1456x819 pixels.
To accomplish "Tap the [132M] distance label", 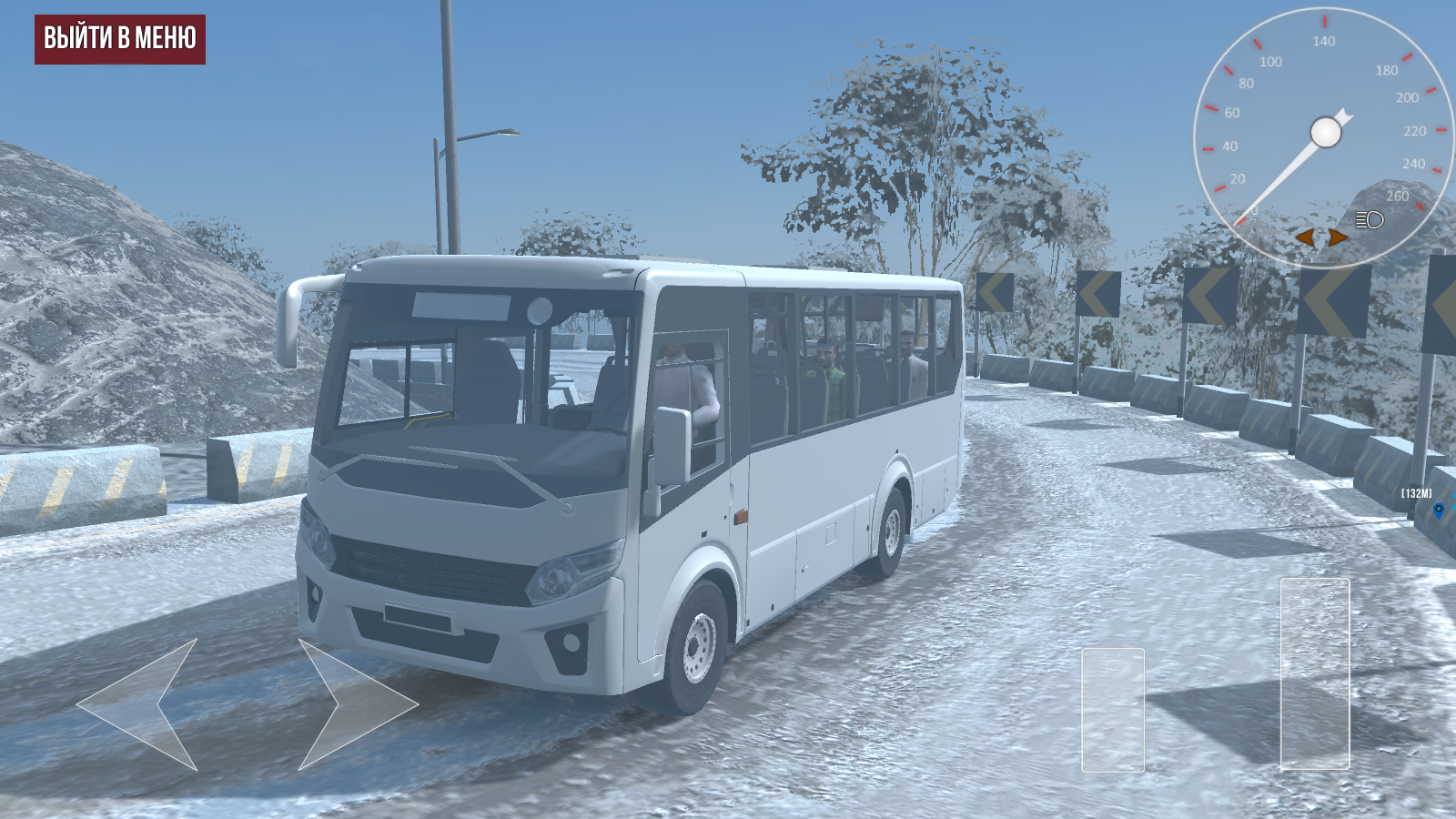I will point(1416,492).
